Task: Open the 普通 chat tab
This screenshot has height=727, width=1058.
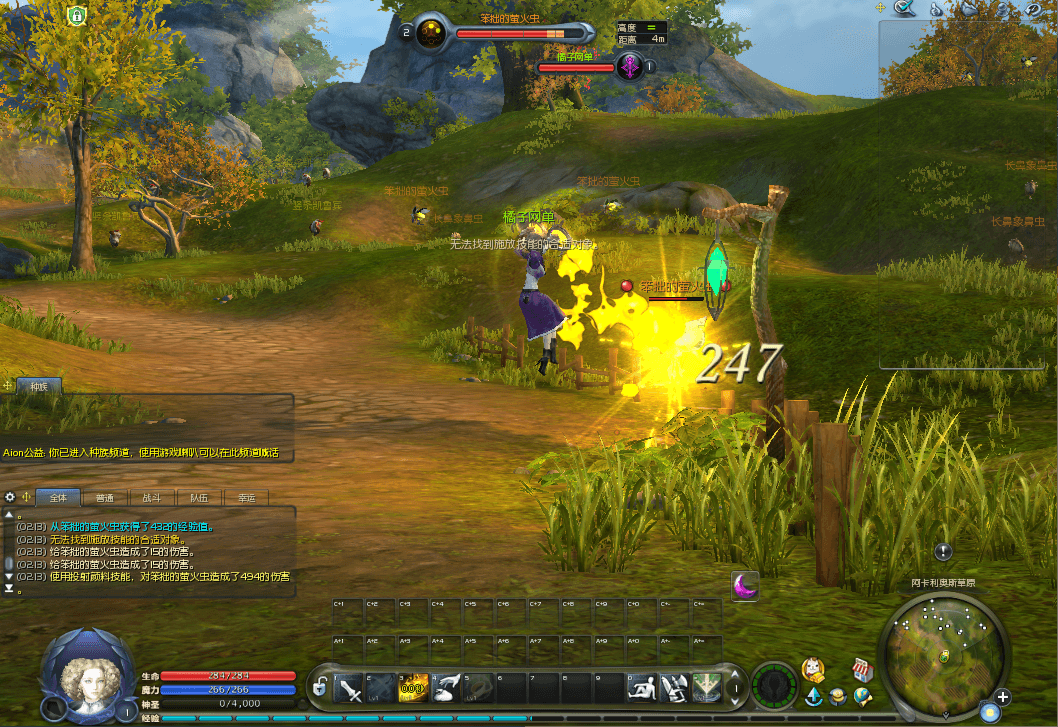Action: click(x=105, y=497)
